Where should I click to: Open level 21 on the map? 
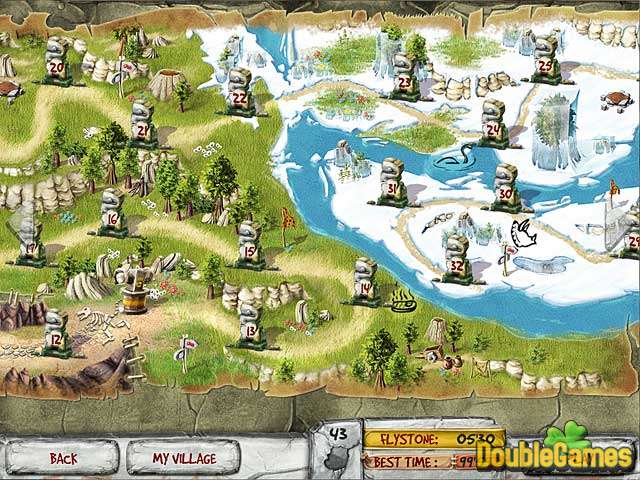[x=142, y=122]
